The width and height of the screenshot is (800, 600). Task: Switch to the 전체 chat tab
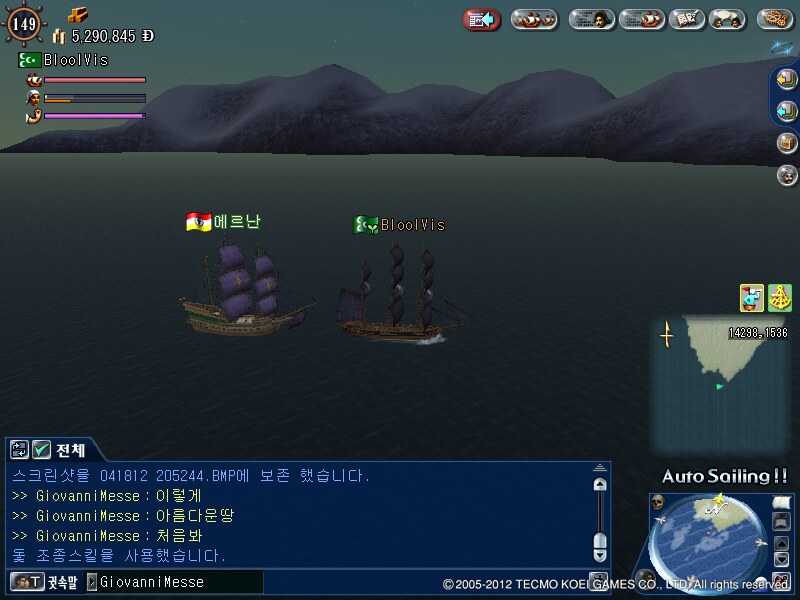pos(71,450)
